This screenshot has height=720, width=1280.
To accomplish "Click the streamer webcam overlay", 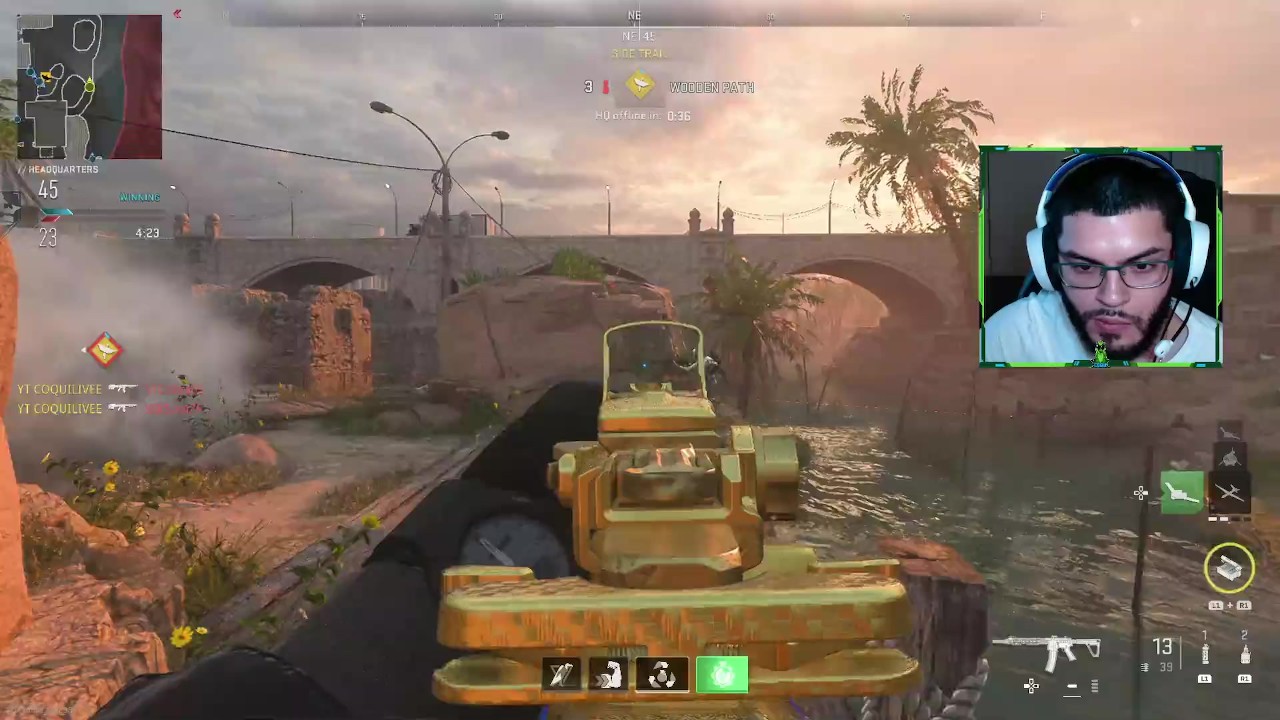I will (1100, 257).
